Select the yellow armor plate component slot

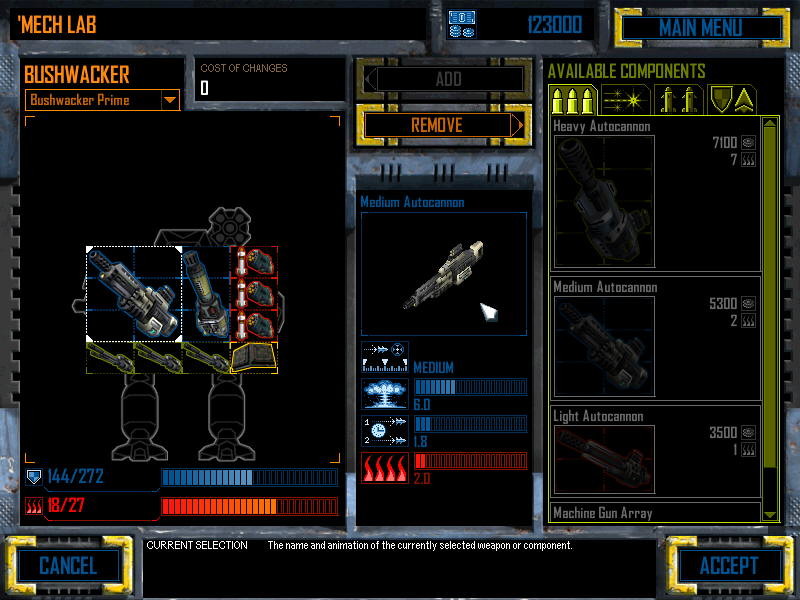click(254, 357)
